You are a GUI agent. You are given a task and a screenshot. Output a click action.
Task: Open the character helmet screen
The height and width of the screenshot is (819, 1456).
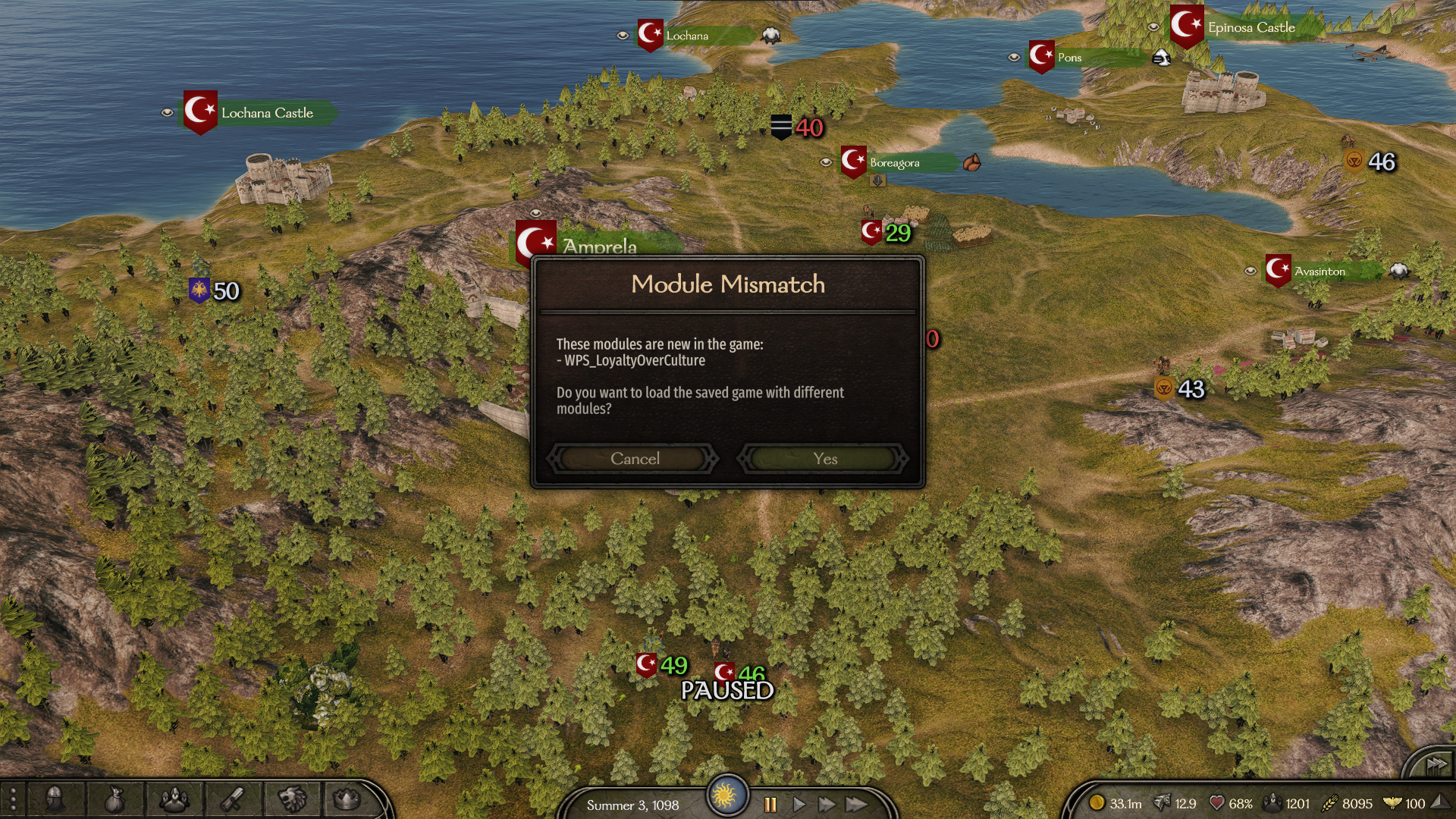[55, 799]
